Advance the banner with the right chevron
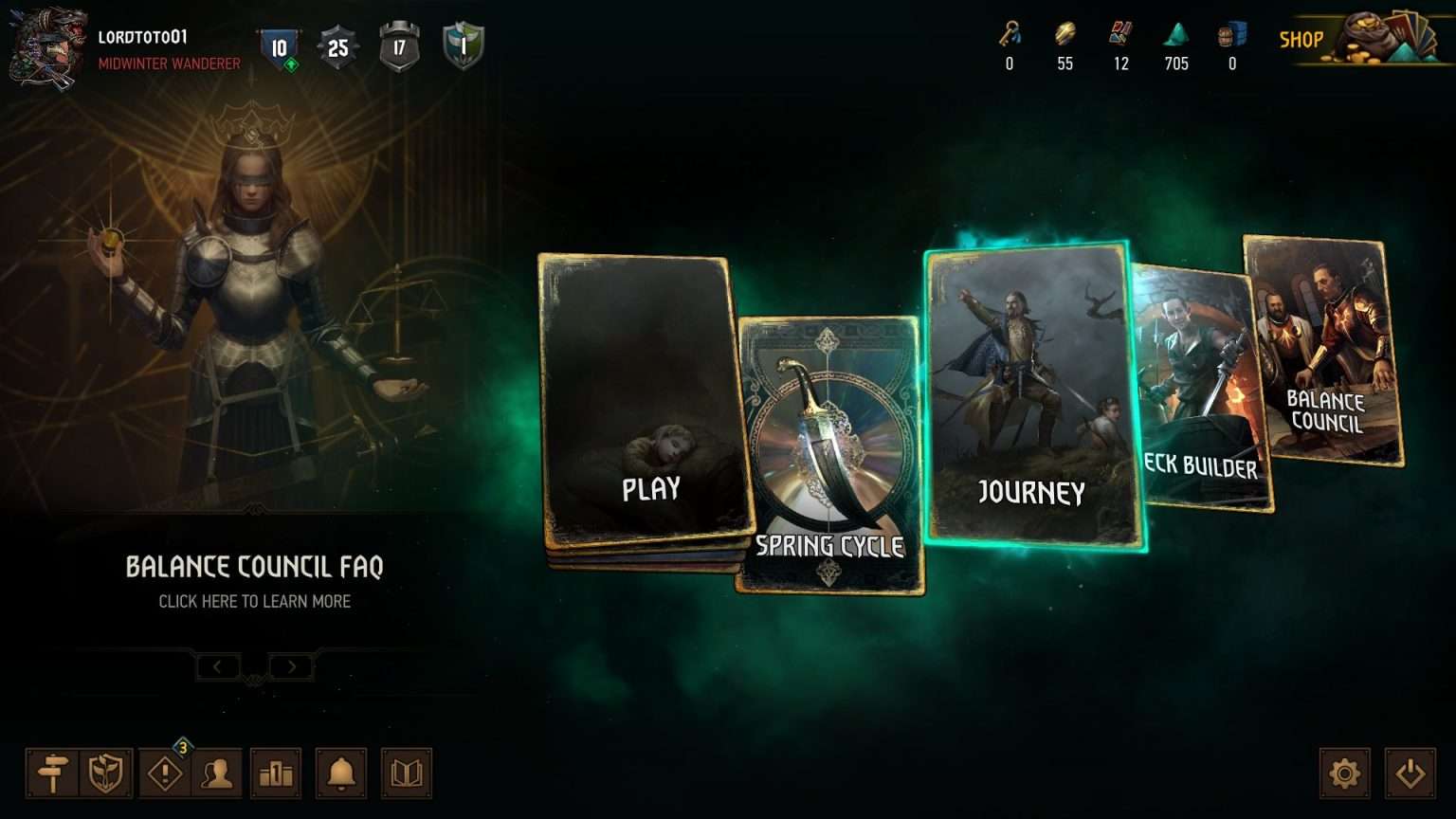Image resolution: width=1456 pixels, height=819 pixels. (291, 666)
